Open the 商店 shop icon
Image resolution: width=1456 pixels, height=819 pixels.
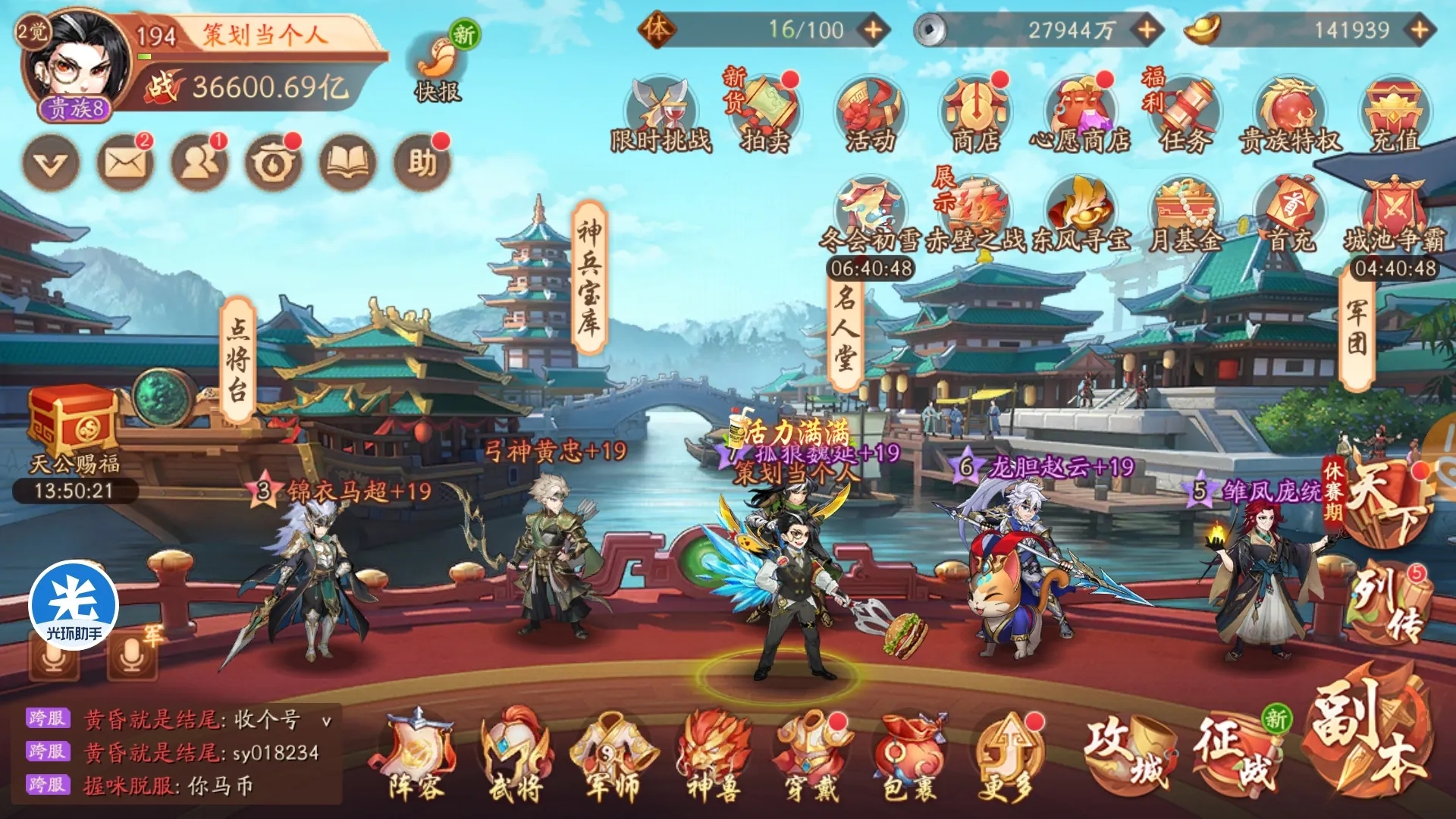[x=975, y=114]
